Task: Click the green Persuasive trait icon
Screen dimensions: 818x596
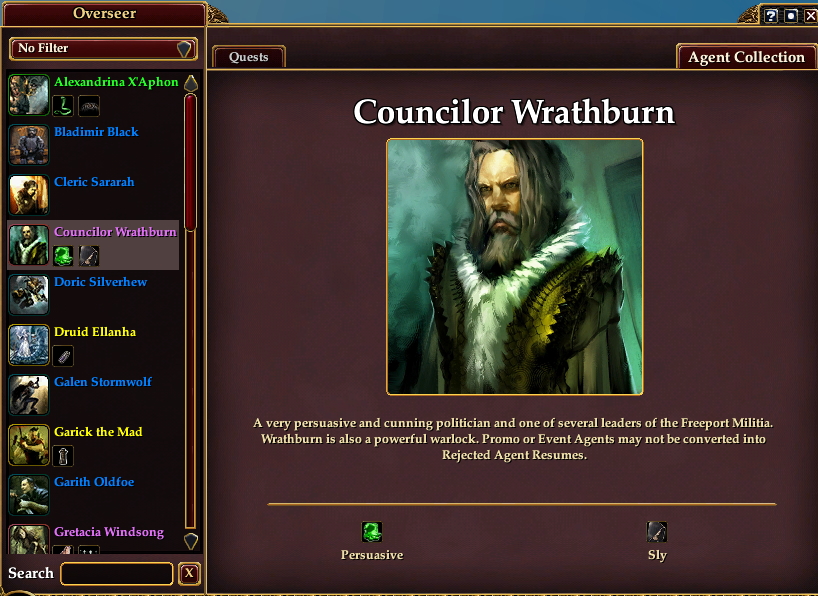Action: 372,532
